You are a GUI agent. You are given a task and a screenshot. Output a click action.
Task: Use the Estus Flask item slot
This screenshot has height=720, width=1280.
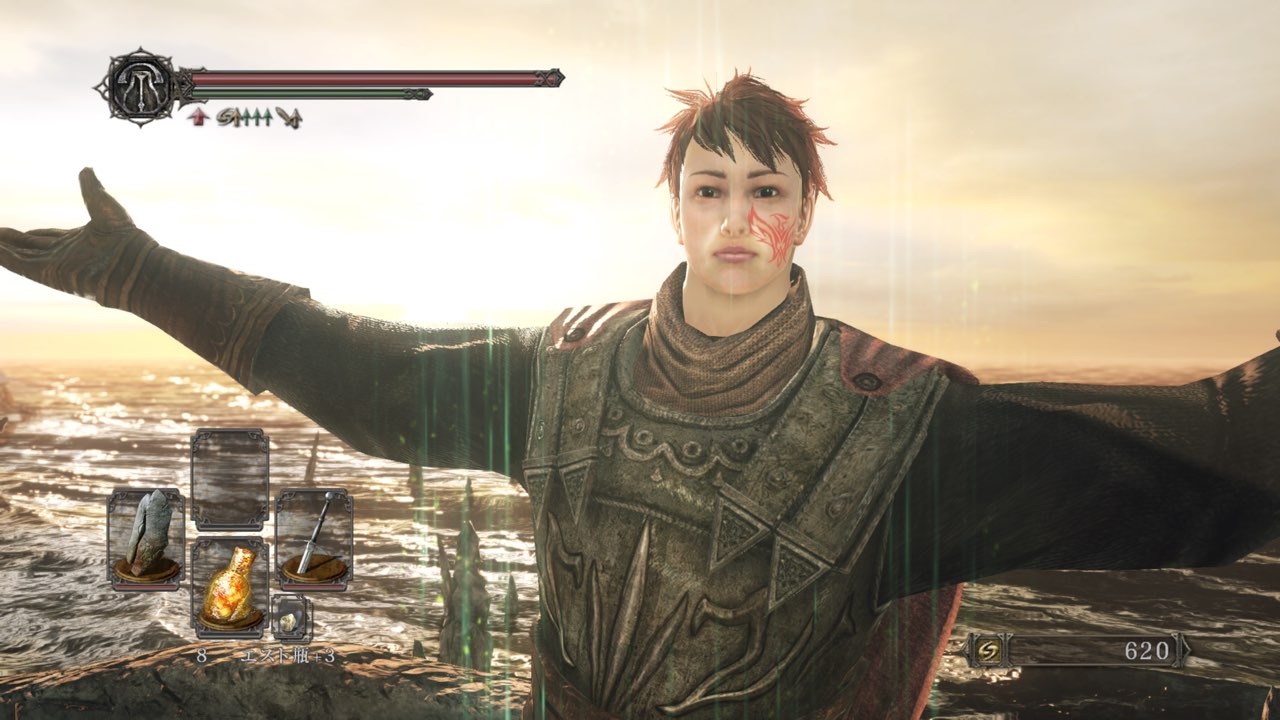point(230,587)
